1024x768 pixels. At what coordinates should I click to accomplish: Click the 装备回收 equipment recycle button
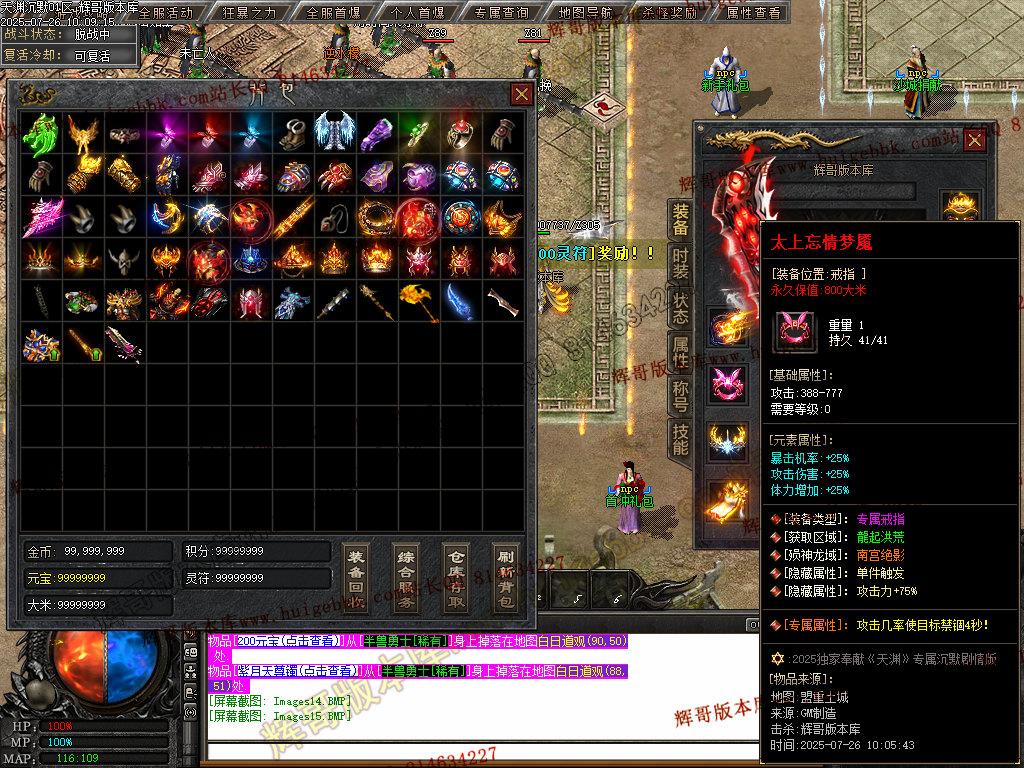point(355,578)
